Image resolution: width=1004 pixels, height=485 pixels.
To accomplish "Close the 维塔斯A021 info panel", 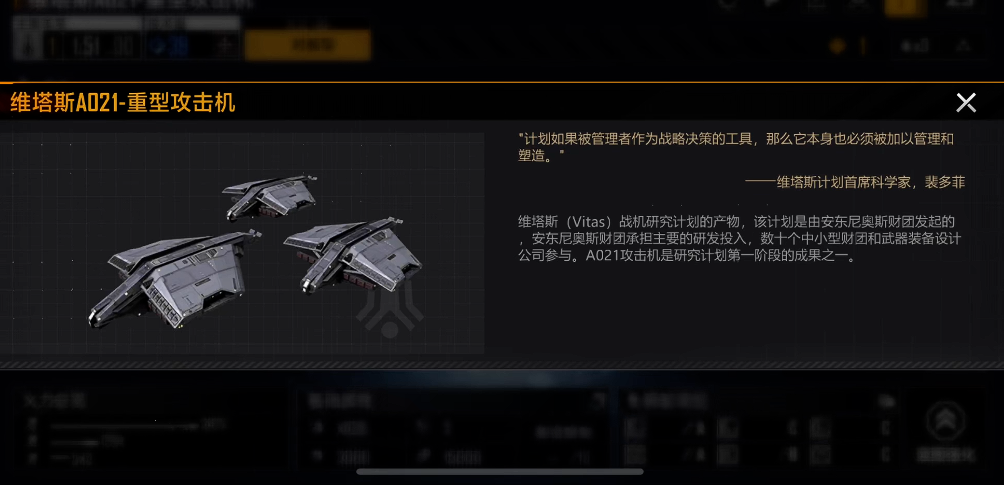I will pos(966,102).
